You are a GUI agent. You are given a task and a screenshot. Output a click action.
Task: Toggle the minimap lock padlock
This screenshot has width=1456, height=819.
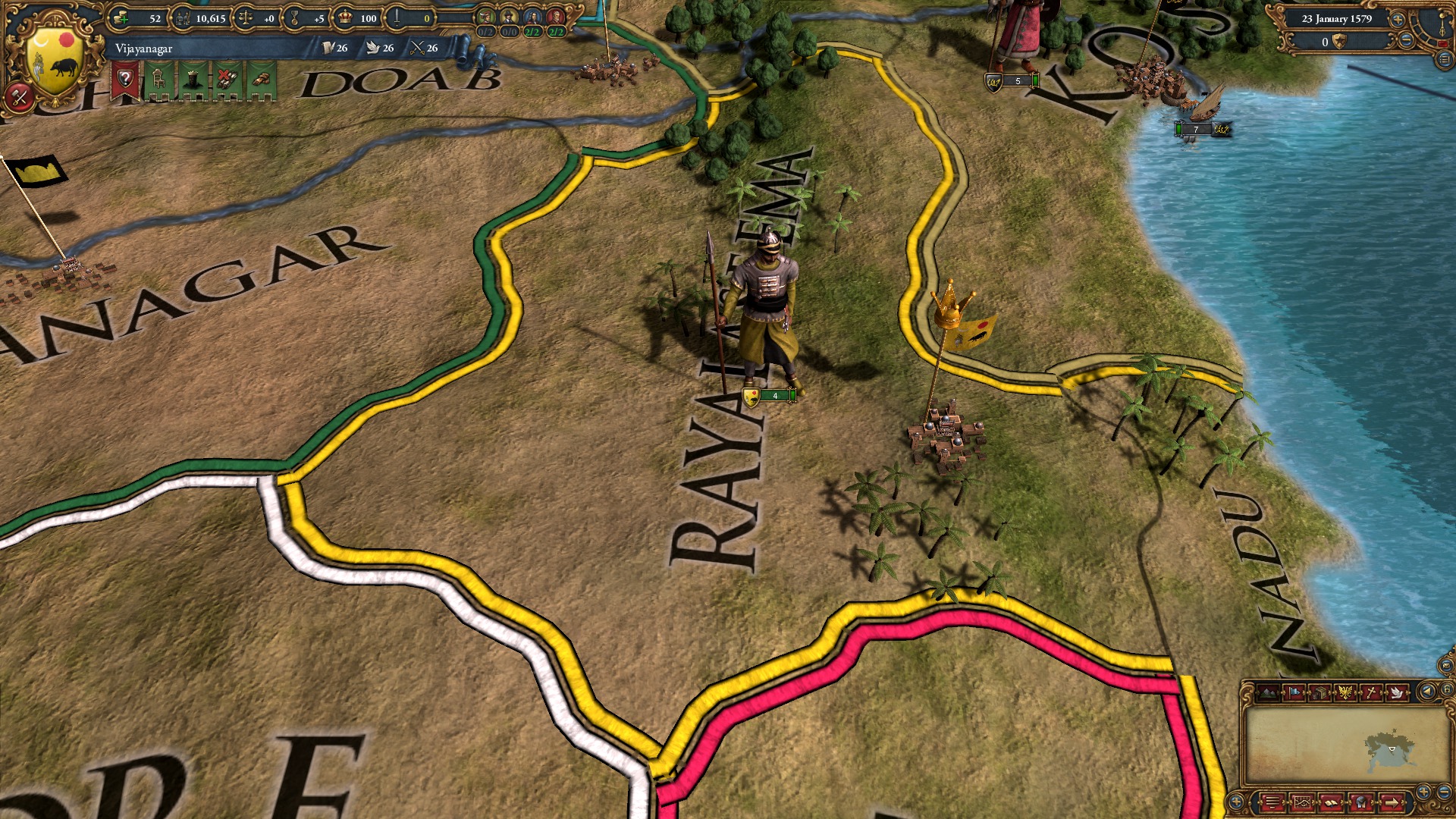pyautogui.click(x=1448, y=691)
